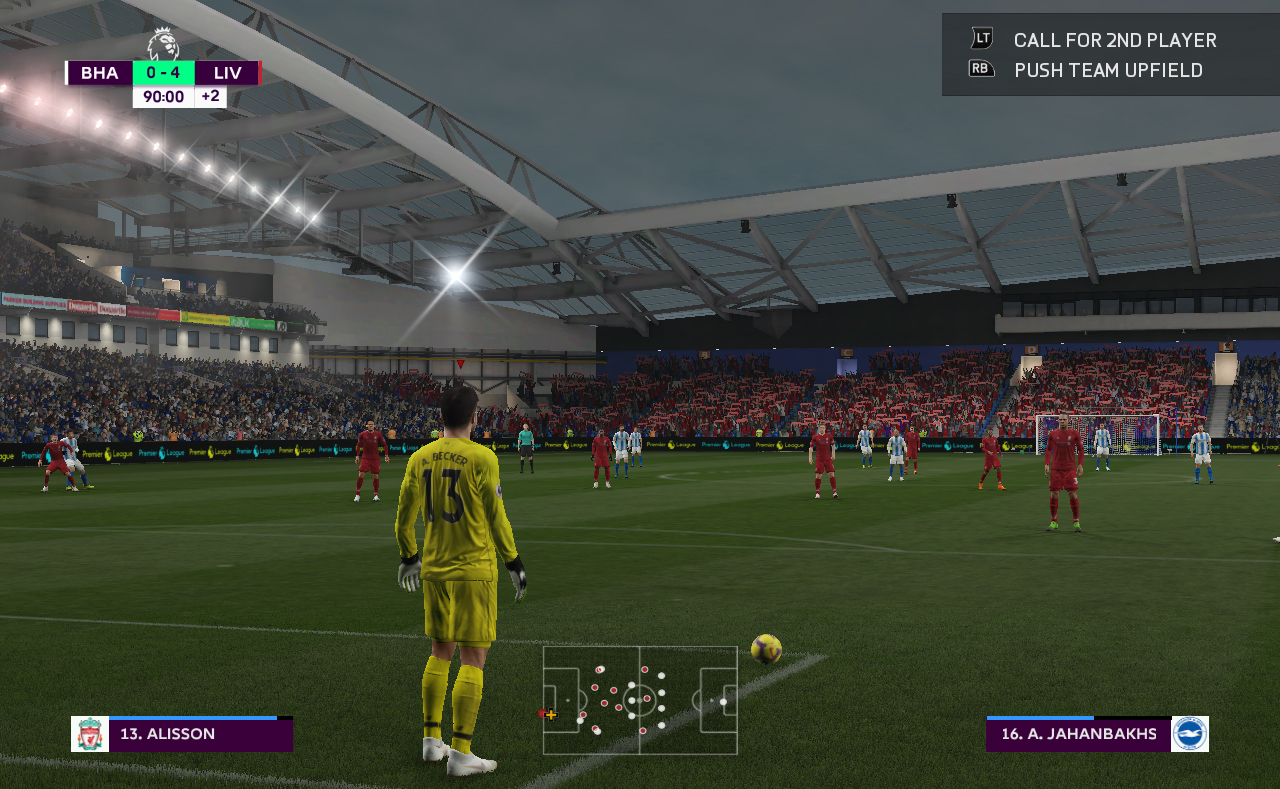Click the pitch radar minimap
The width and height of the screenshot is (1280, 789).
click(640, 700)
